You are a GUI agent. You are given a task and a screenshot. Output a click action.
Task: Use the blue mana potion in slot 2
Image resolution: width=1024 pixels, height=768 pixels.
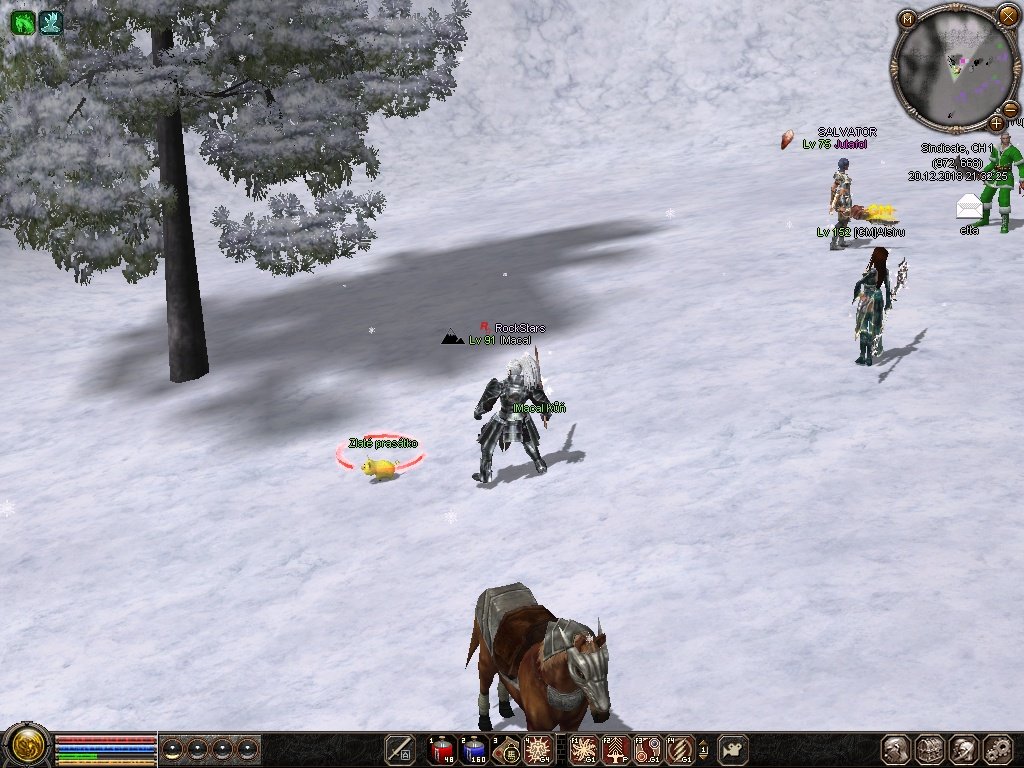pos(475,749)
